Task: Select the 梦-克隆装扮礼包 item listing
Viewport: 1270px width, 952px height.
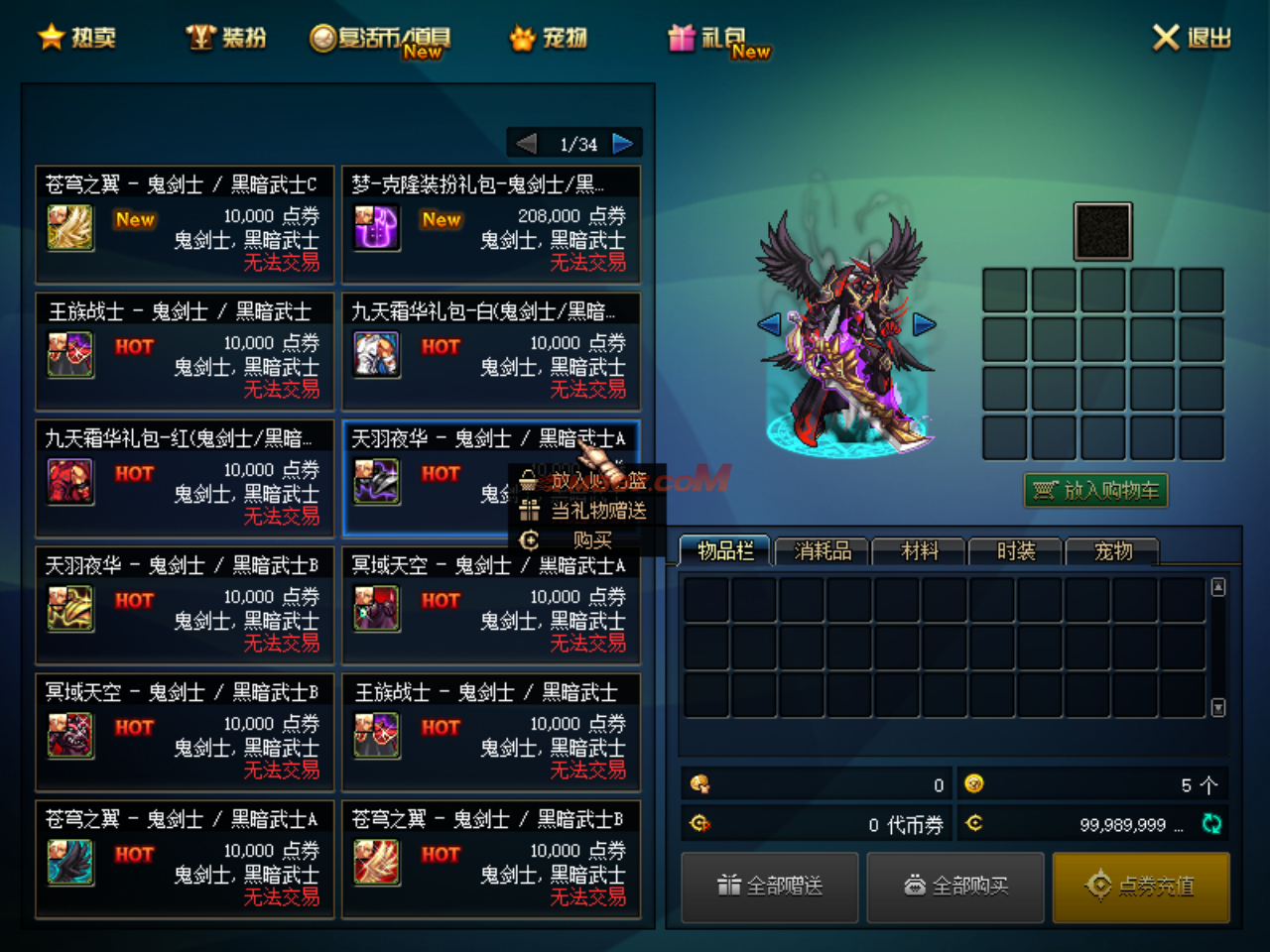Action: tap(491, 224)
